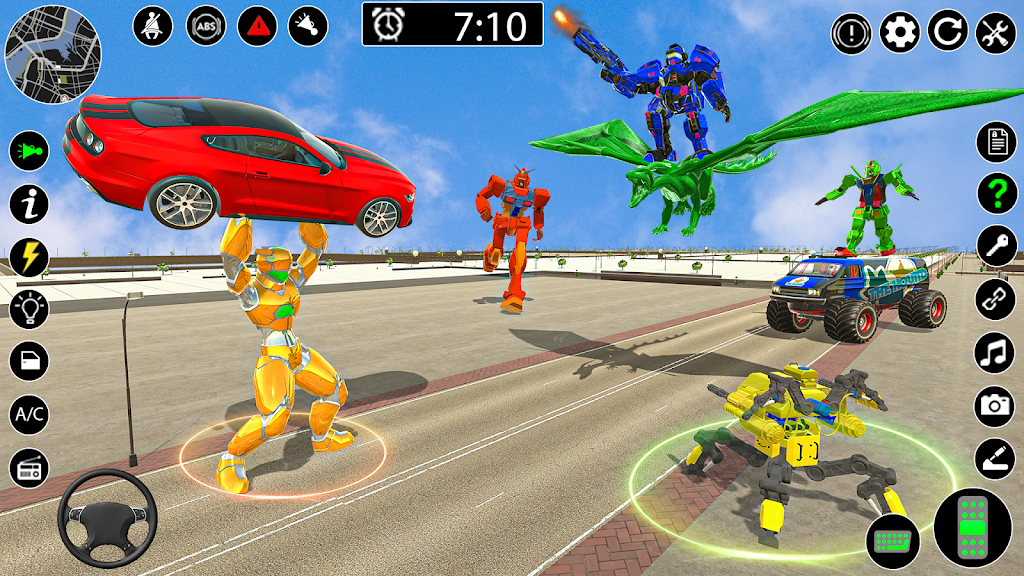Switch on the radio icon
The image size is (1024, 576).
tap(29, 466)
